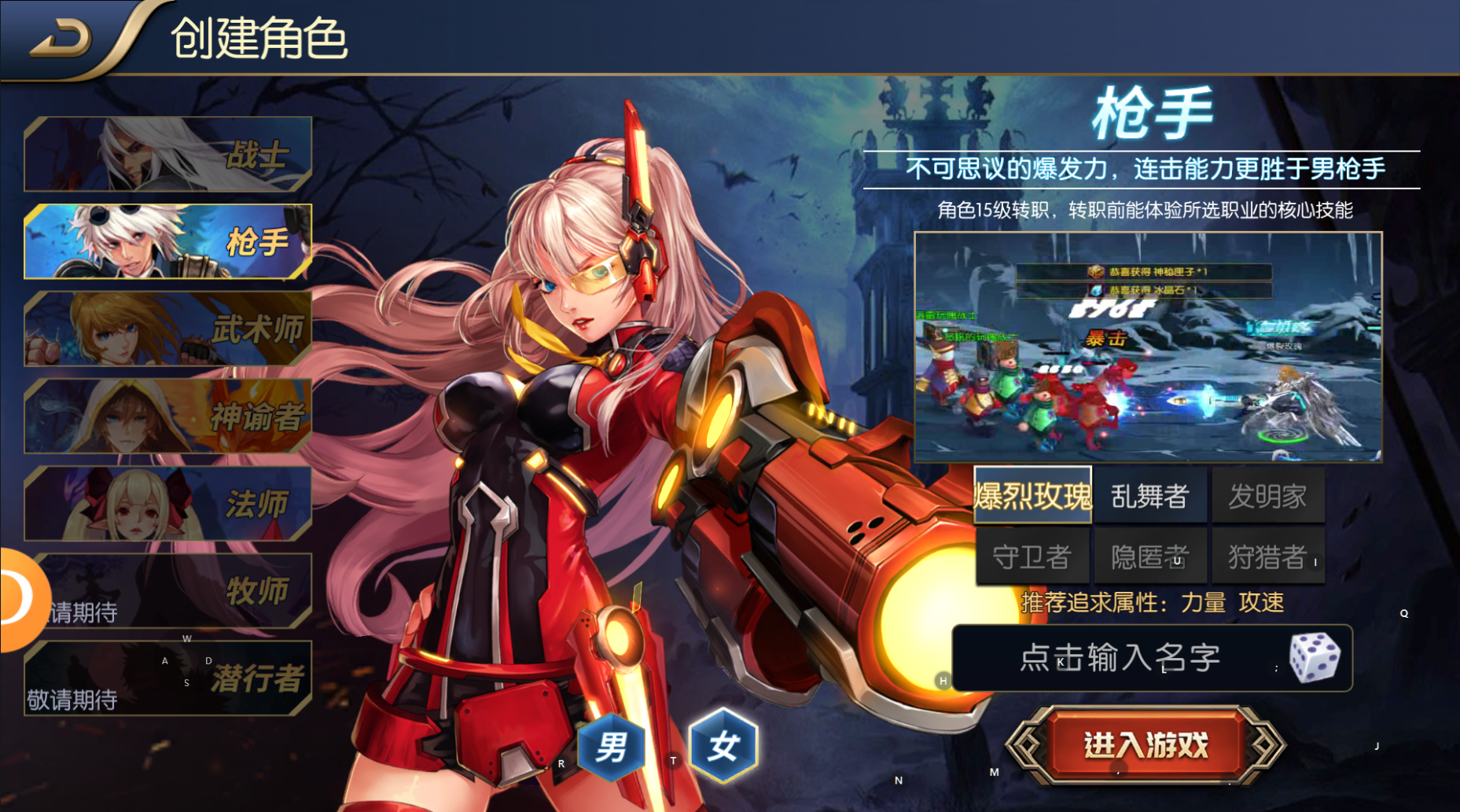
Task: Choose the 法师 mage class
Action: click(167, 503)
